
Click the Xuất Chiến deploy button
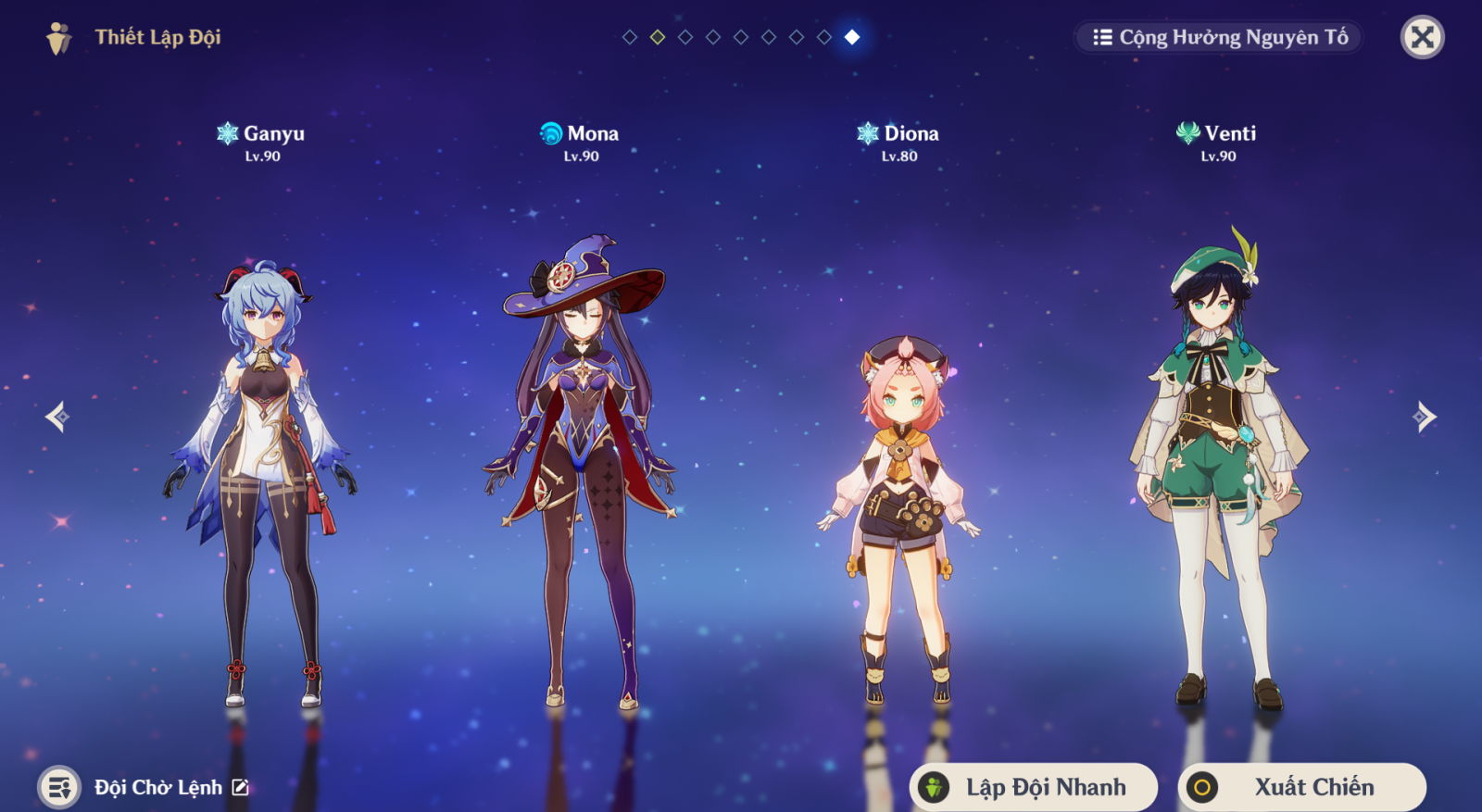(x=1301, y=787)
